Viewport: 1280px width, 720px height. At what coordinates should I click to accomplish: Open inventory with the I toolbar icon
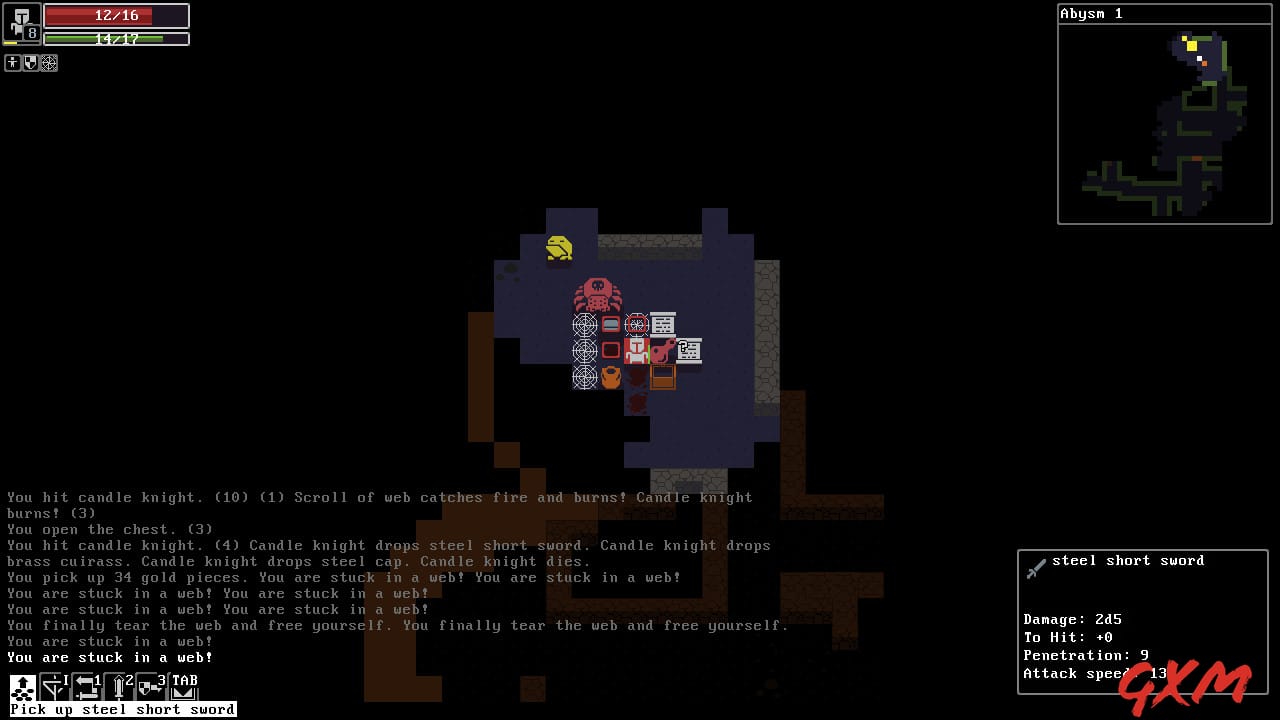tap(52, 687)
